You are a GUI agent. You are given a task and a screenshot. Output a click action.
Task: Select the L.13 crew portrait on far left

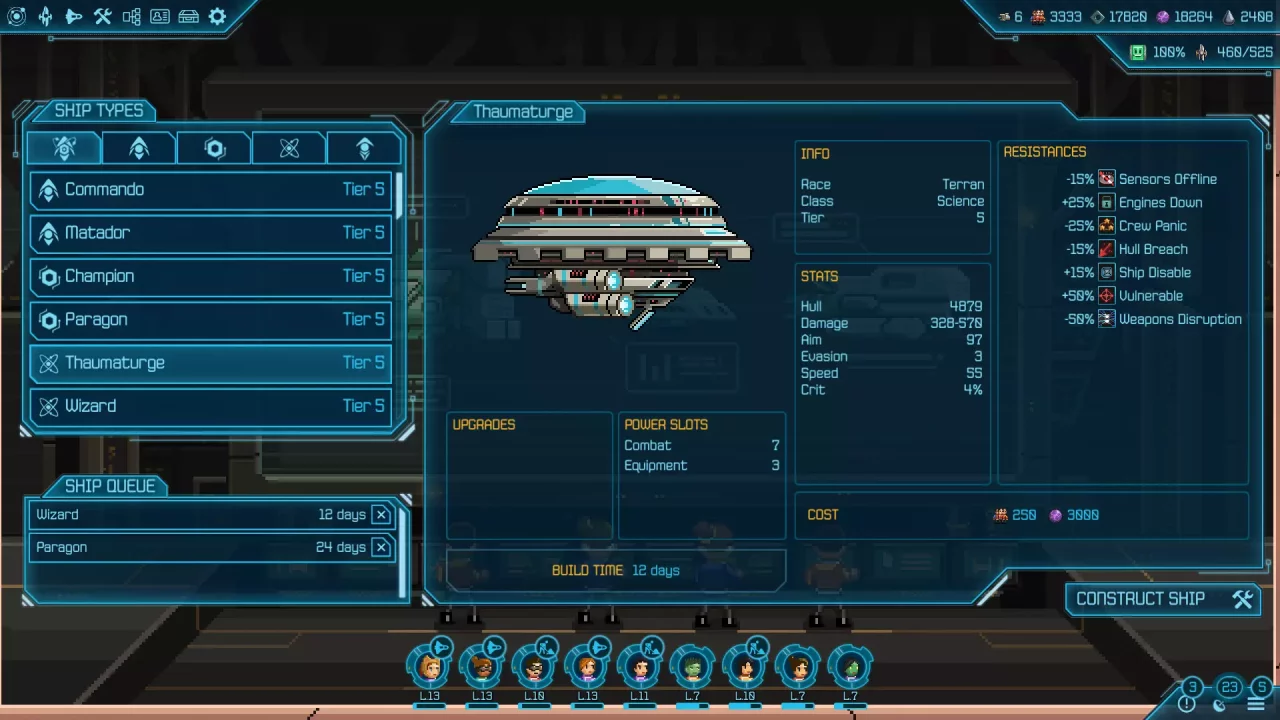coord(430,663)
